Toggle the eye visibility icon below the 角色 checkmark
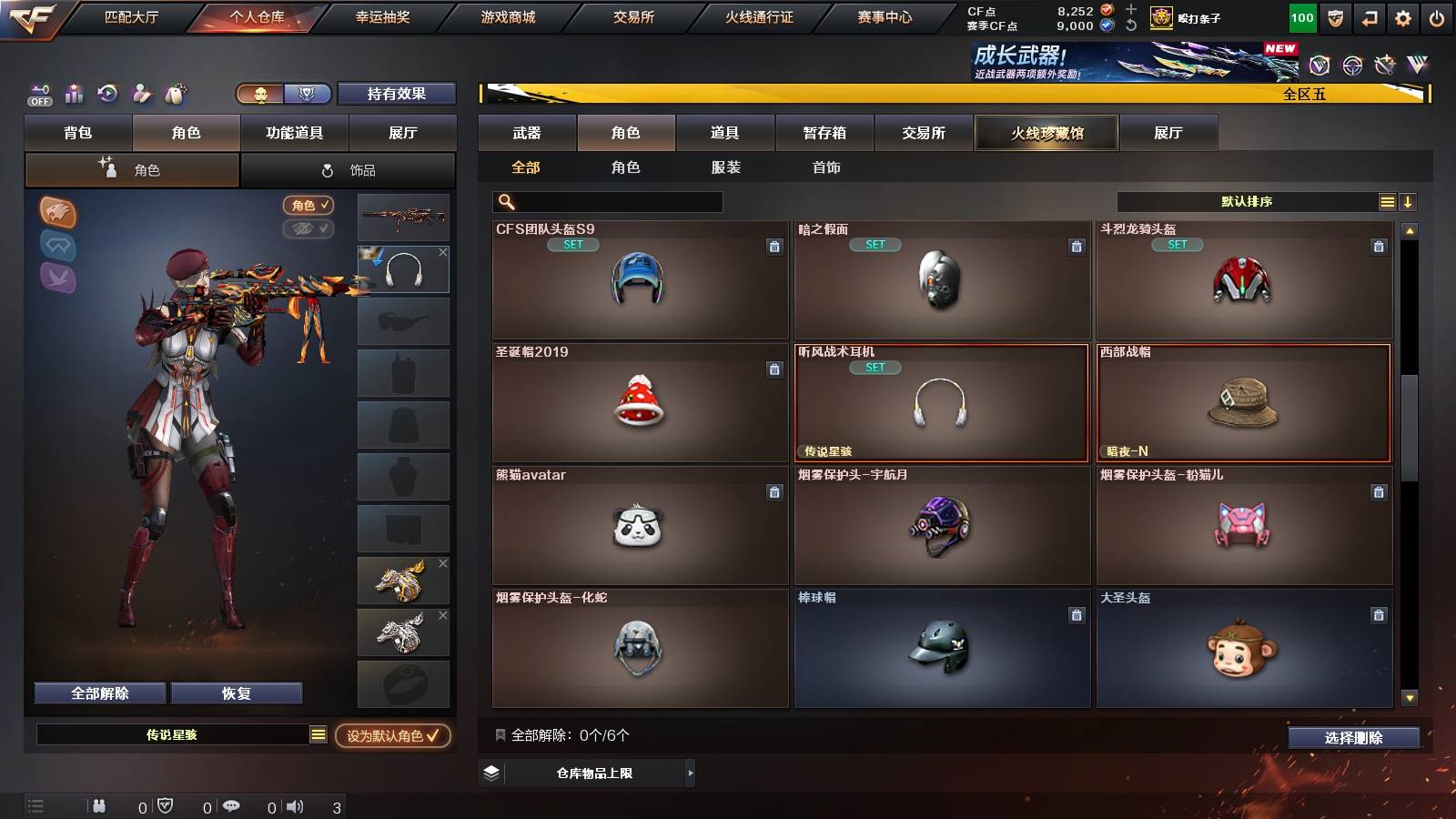This screenshot has height=819, width=1456. [x=309, y=229]
